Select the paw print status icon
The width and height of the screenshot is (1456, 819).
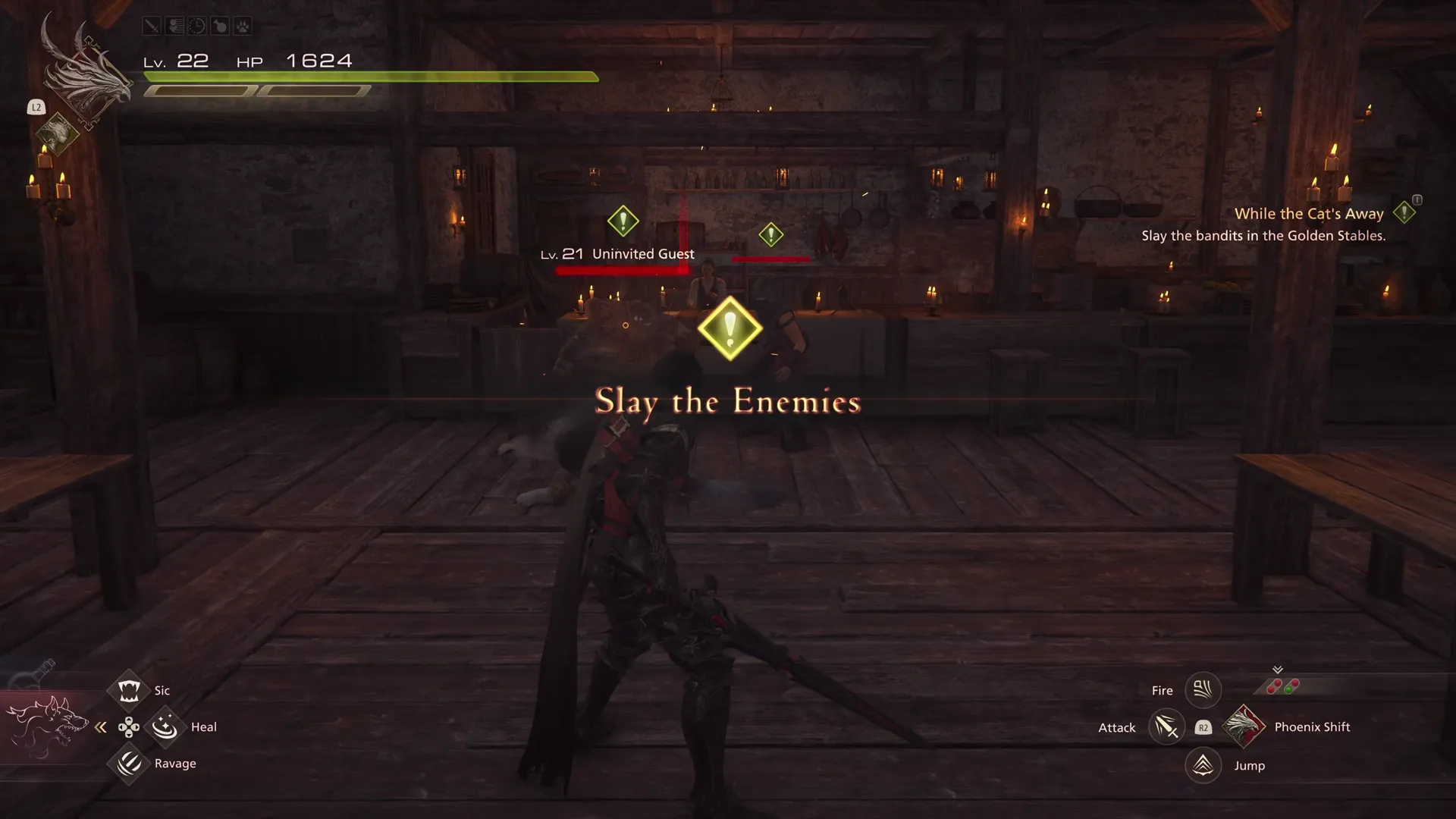(241, 25)
